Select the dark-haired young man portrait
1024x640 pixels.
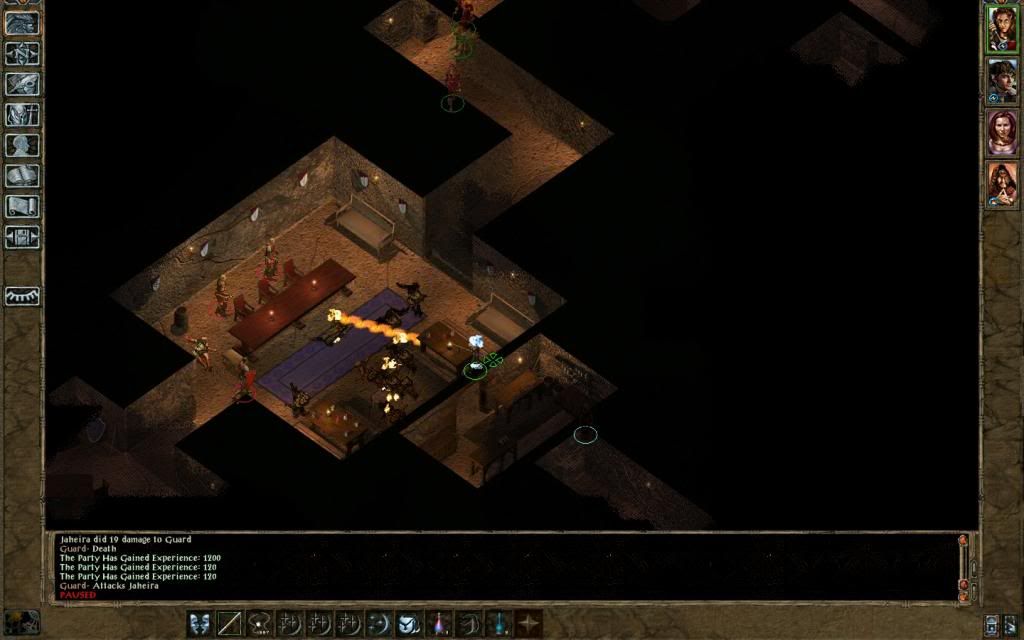pos(1001,81)
